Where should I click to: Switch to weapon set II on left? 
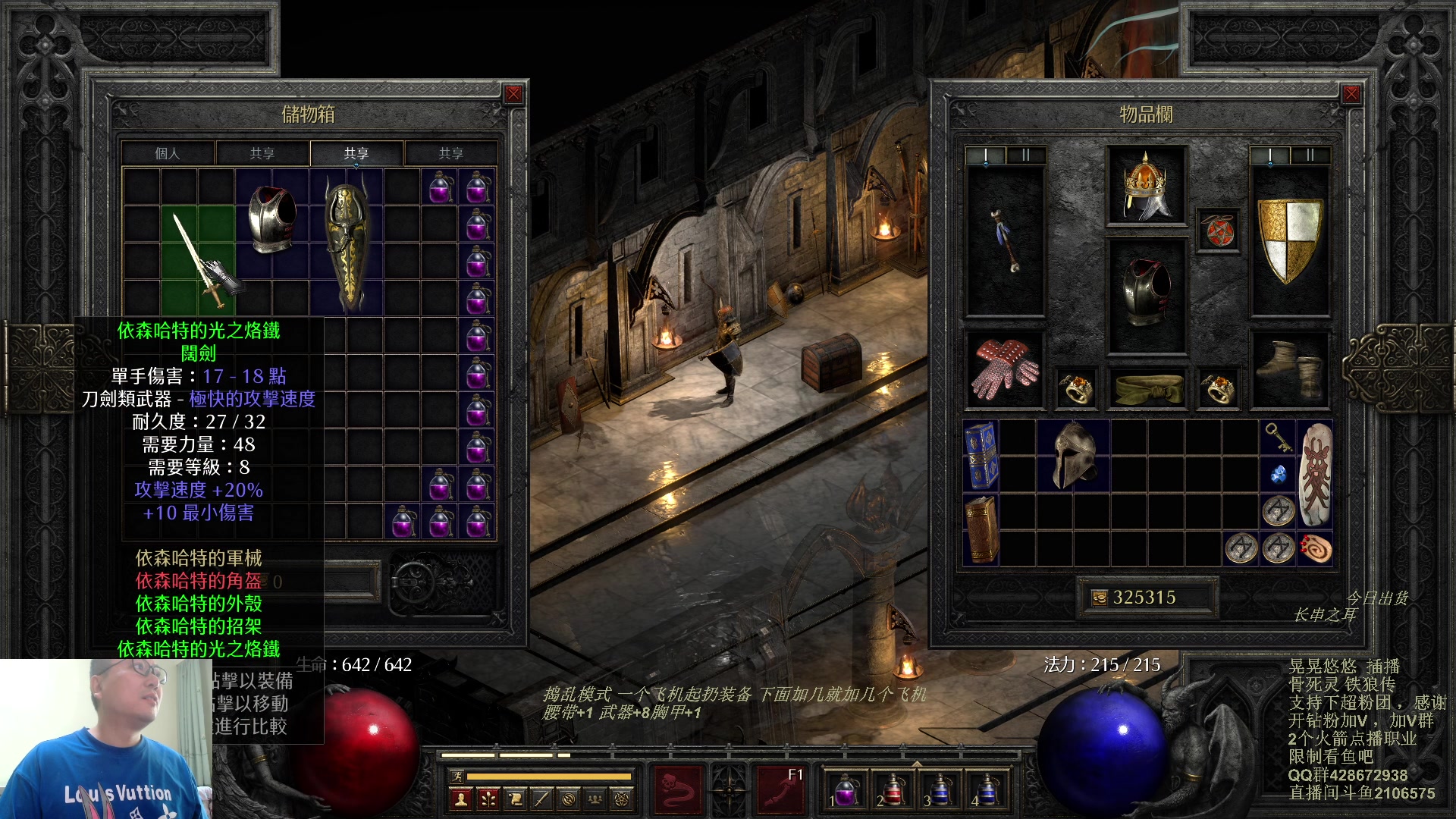(1025, 155)
